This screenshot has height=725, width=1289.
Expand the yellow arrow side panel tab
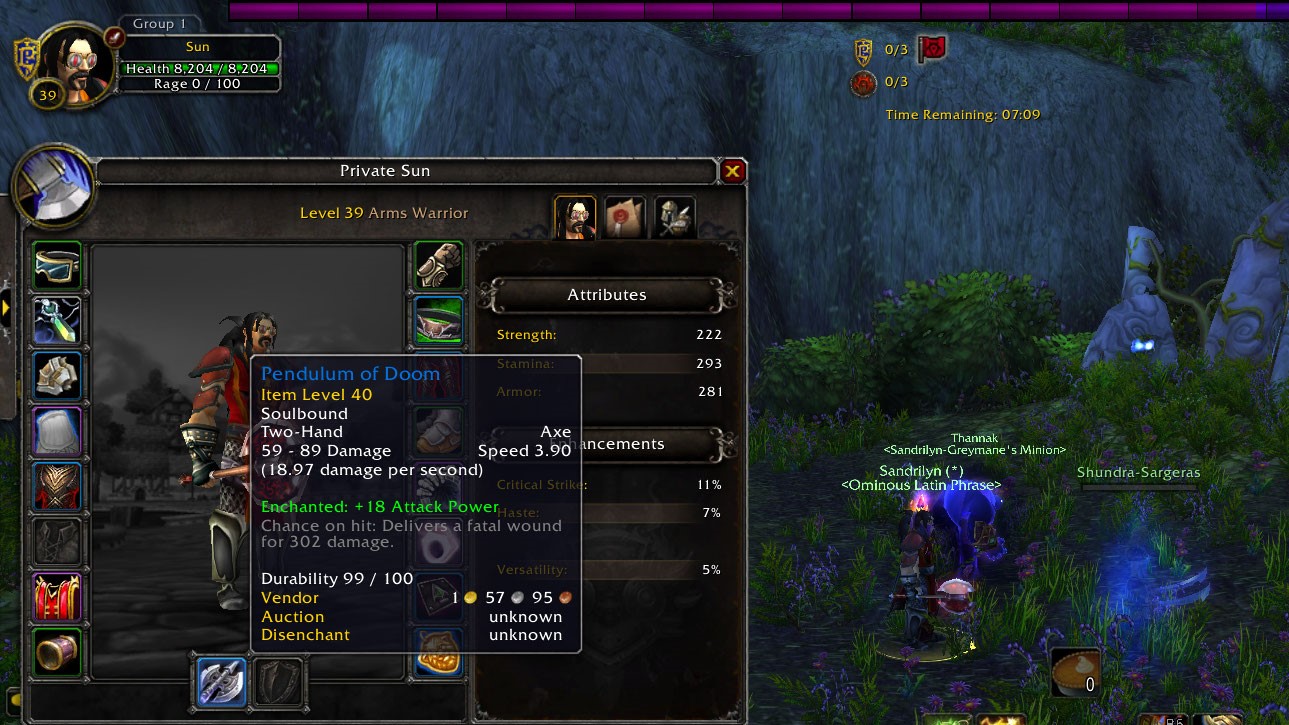point(6,307)
